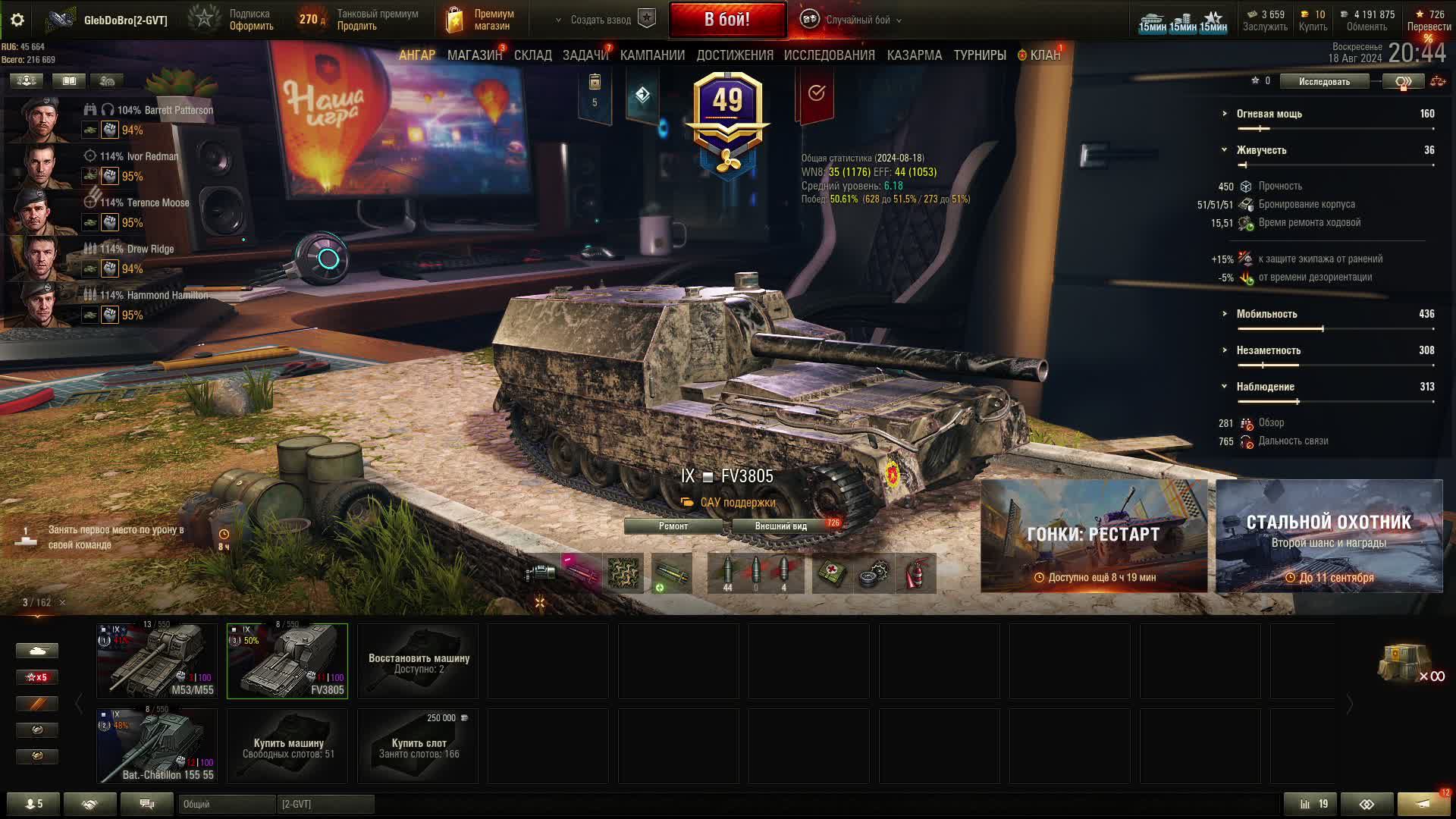Open the Внешний вид customization button
Image resolution: width=1456 pixels, height=819 pixels.
781,526
